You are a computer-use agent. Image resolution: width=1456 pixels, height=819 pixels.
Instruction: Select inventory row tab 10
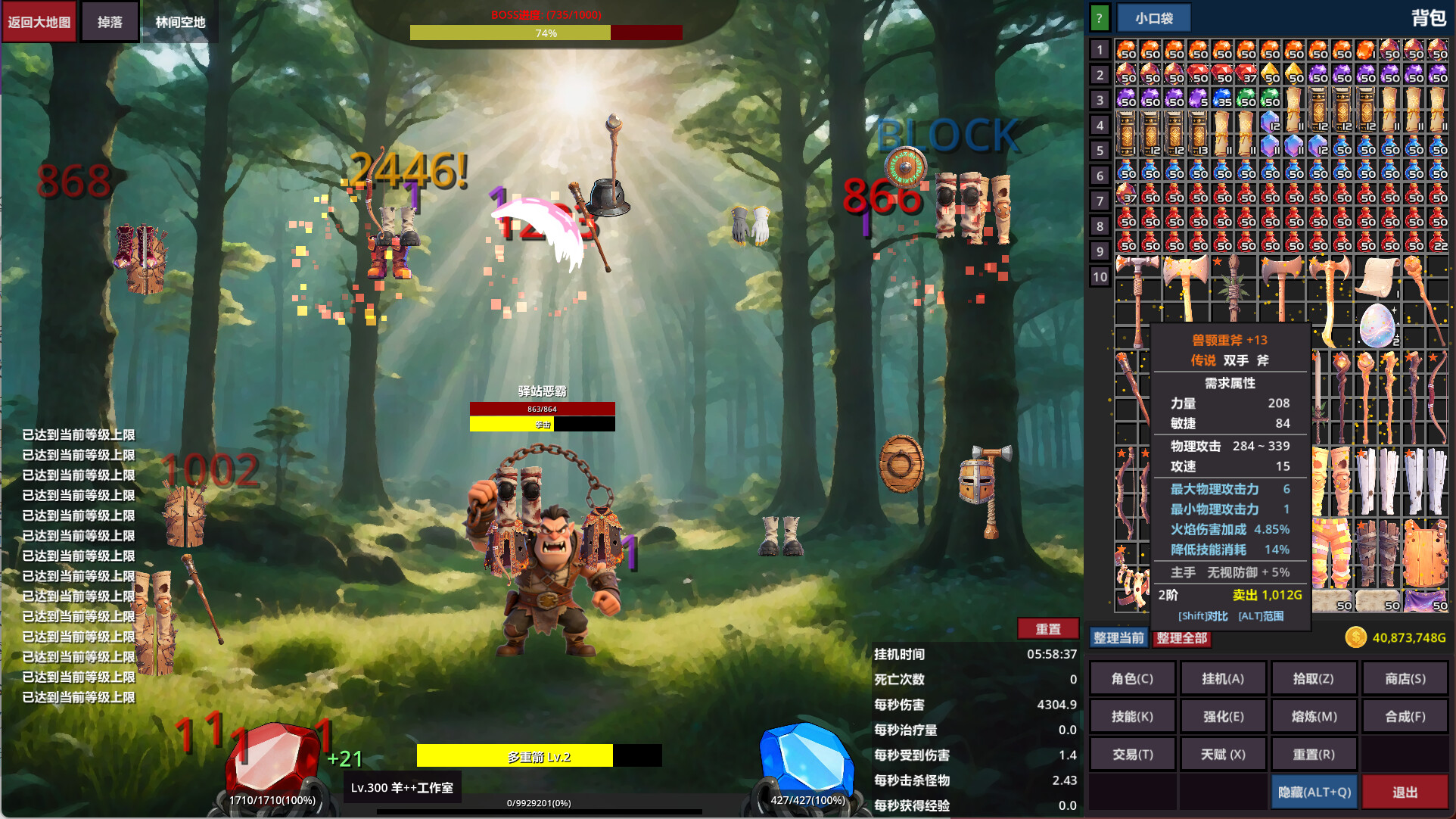(x=1100, y=276)
